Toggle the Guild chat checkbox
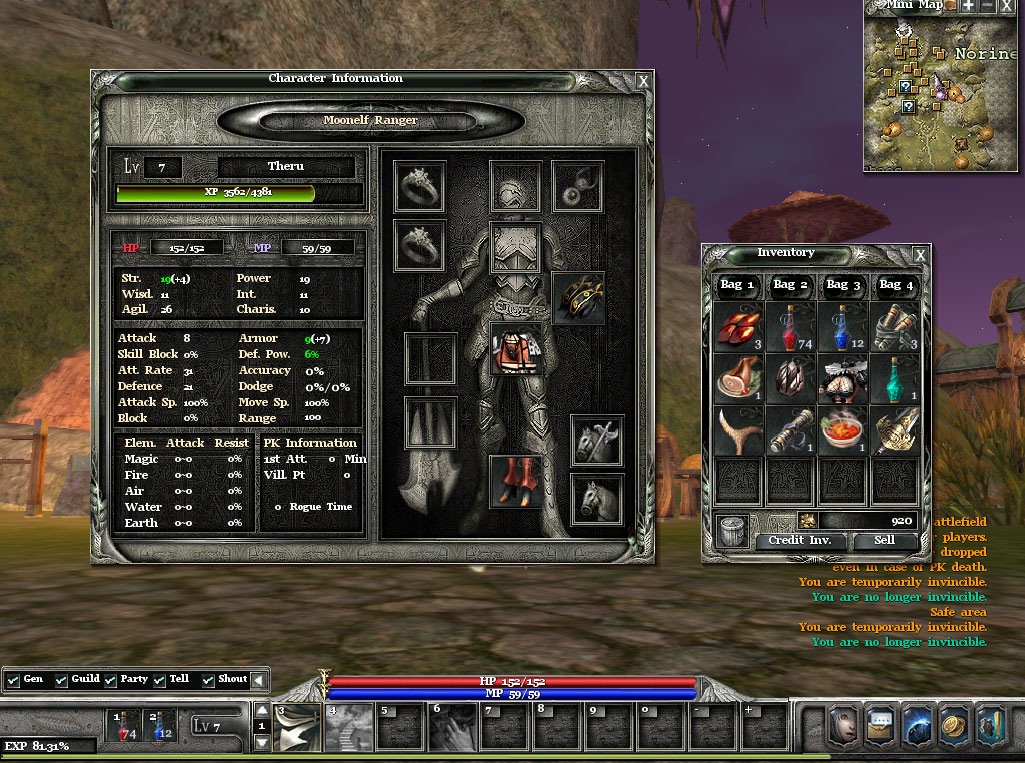The height and width of the screenshot is (763, 1025). click(x=61, y=680)
